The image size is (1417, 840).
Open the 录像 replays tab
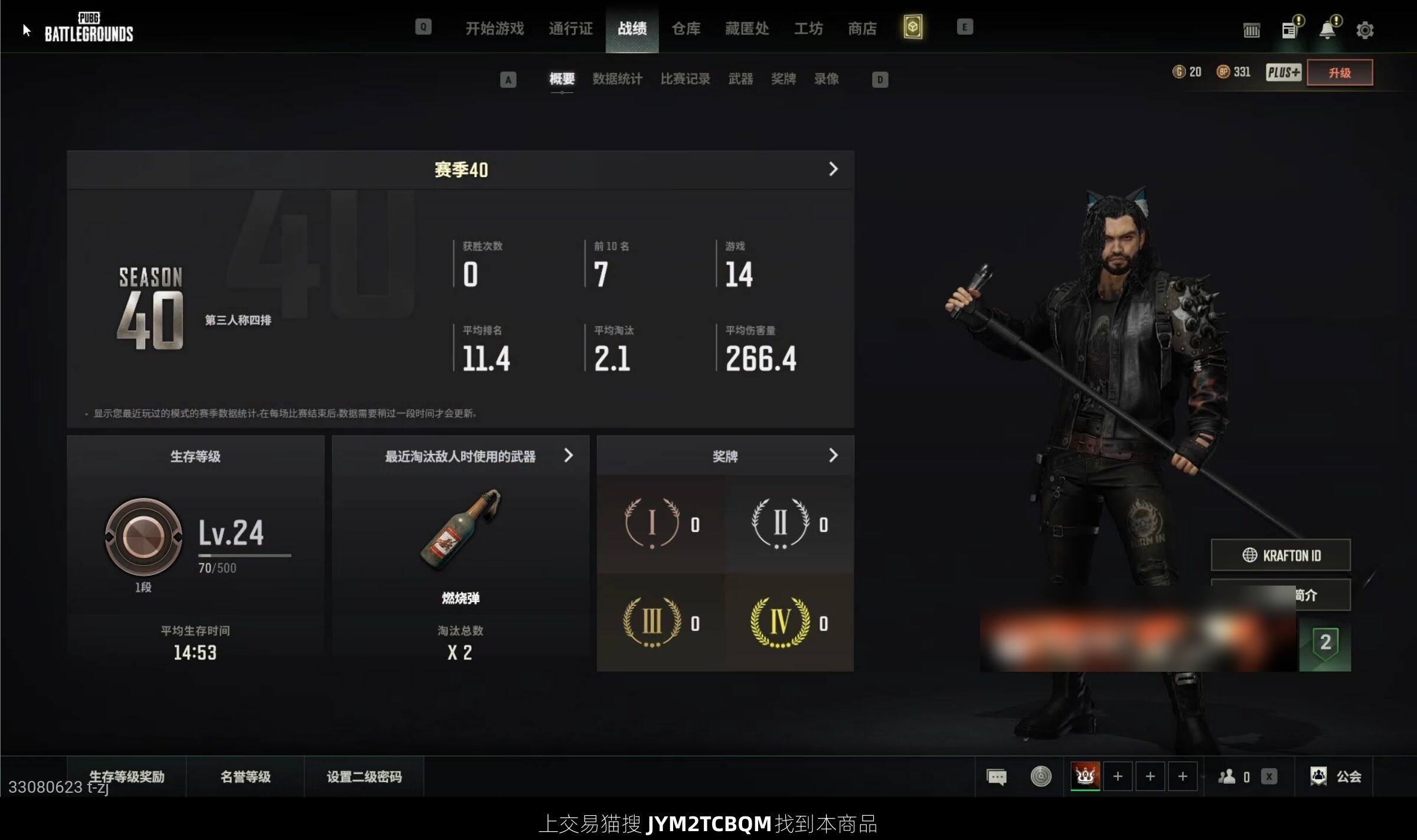tap(826, 79)
